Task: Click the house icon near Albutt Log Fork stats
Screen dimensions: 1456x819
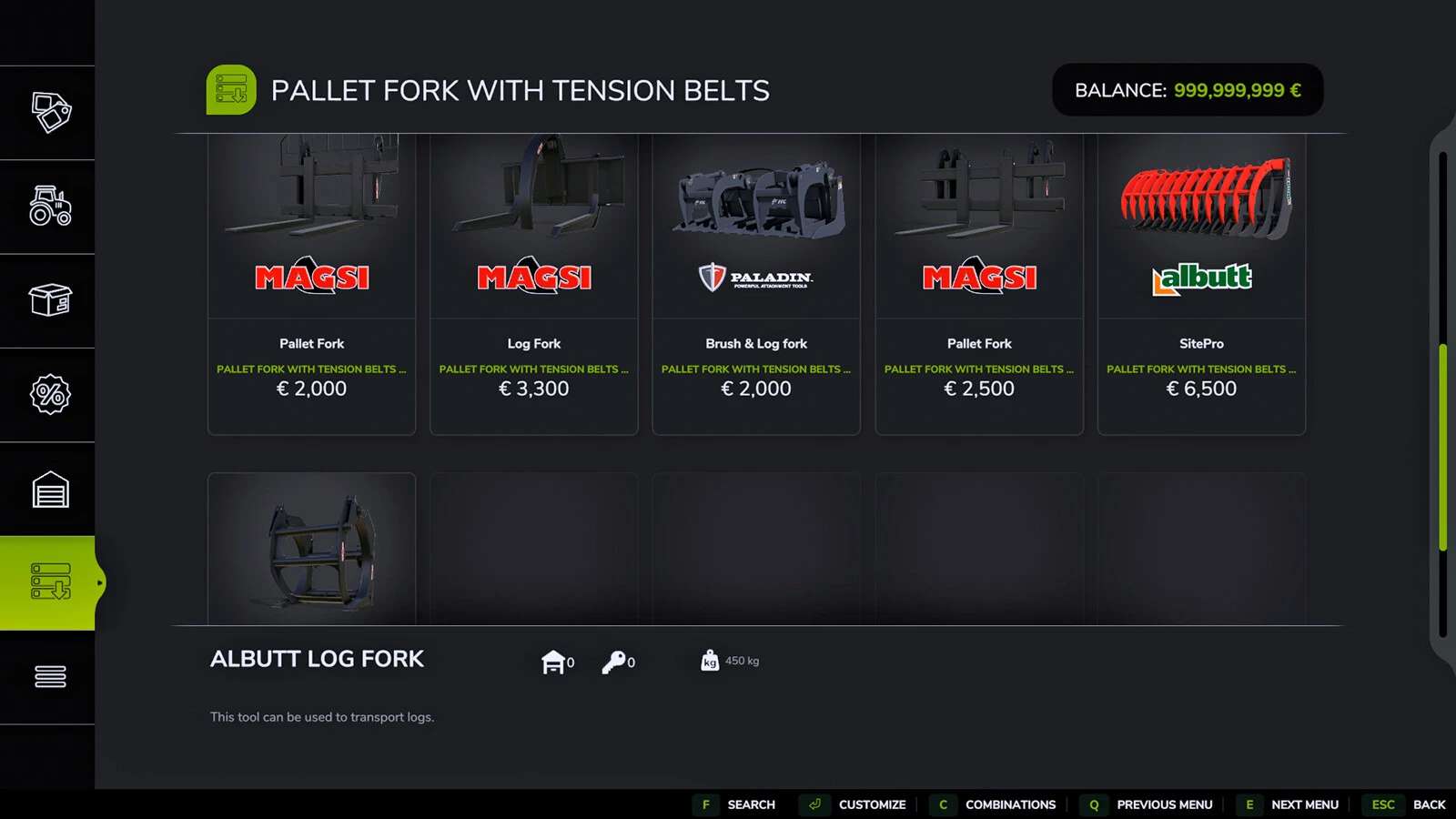Action: [x=555, y=662]
